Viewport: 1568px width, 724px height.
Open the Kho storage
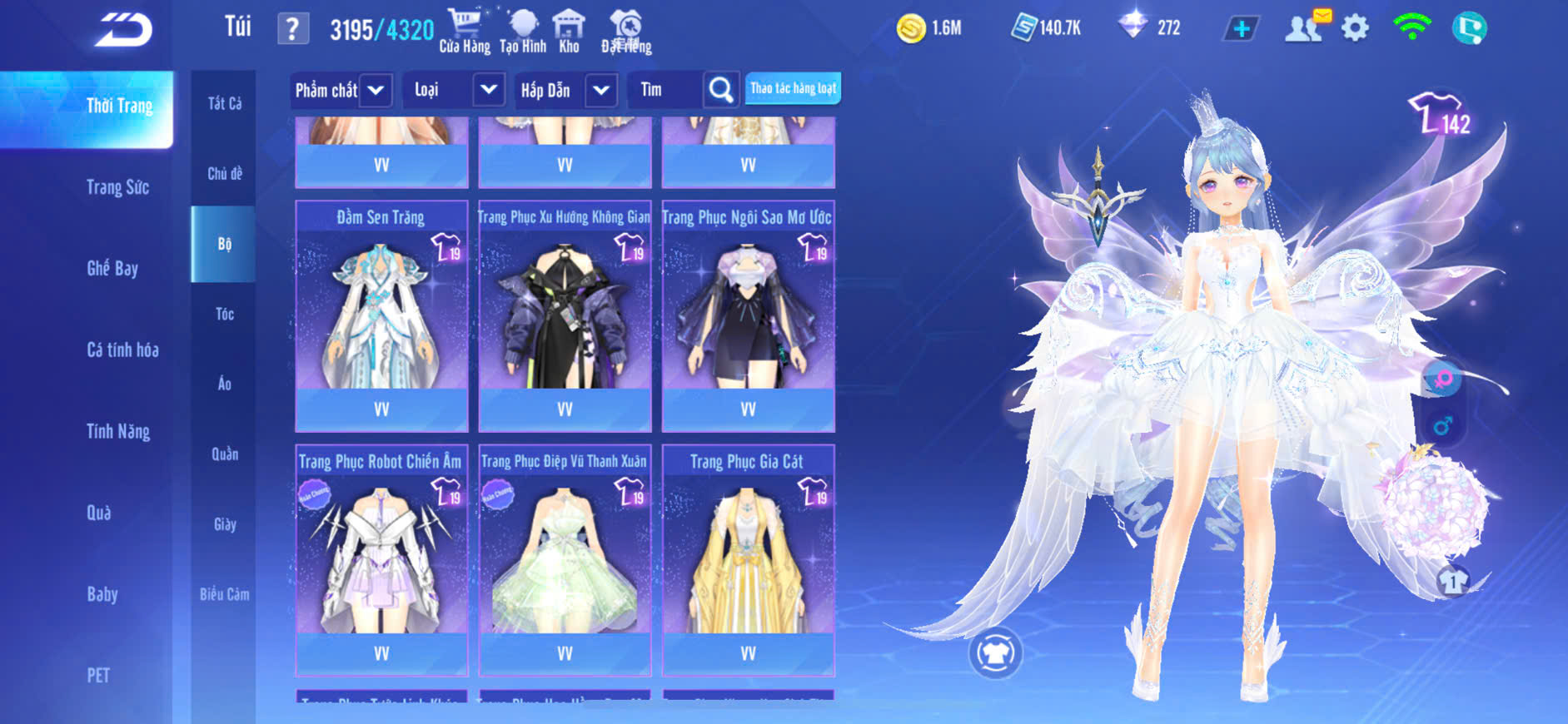click(569, 31)
